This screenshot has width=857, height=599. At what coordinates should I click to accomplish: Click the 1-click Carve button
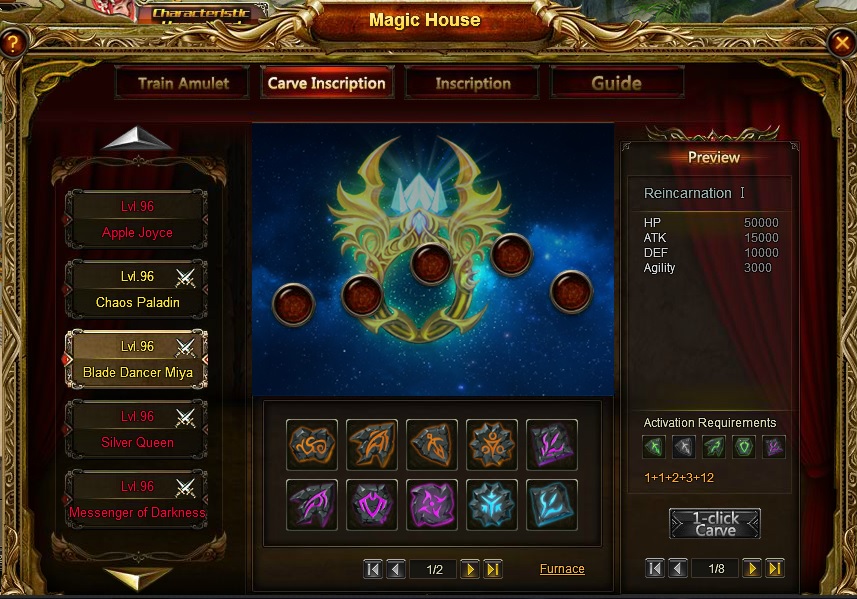click(714, 524)
